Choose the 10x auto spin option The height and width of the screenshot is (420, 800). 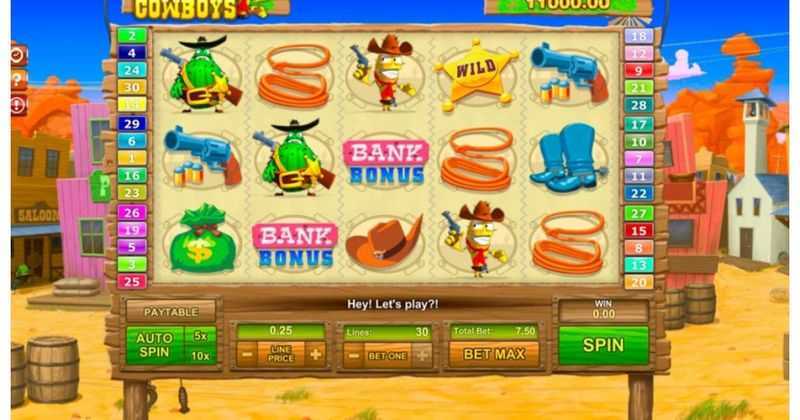[x=201, y=357]
